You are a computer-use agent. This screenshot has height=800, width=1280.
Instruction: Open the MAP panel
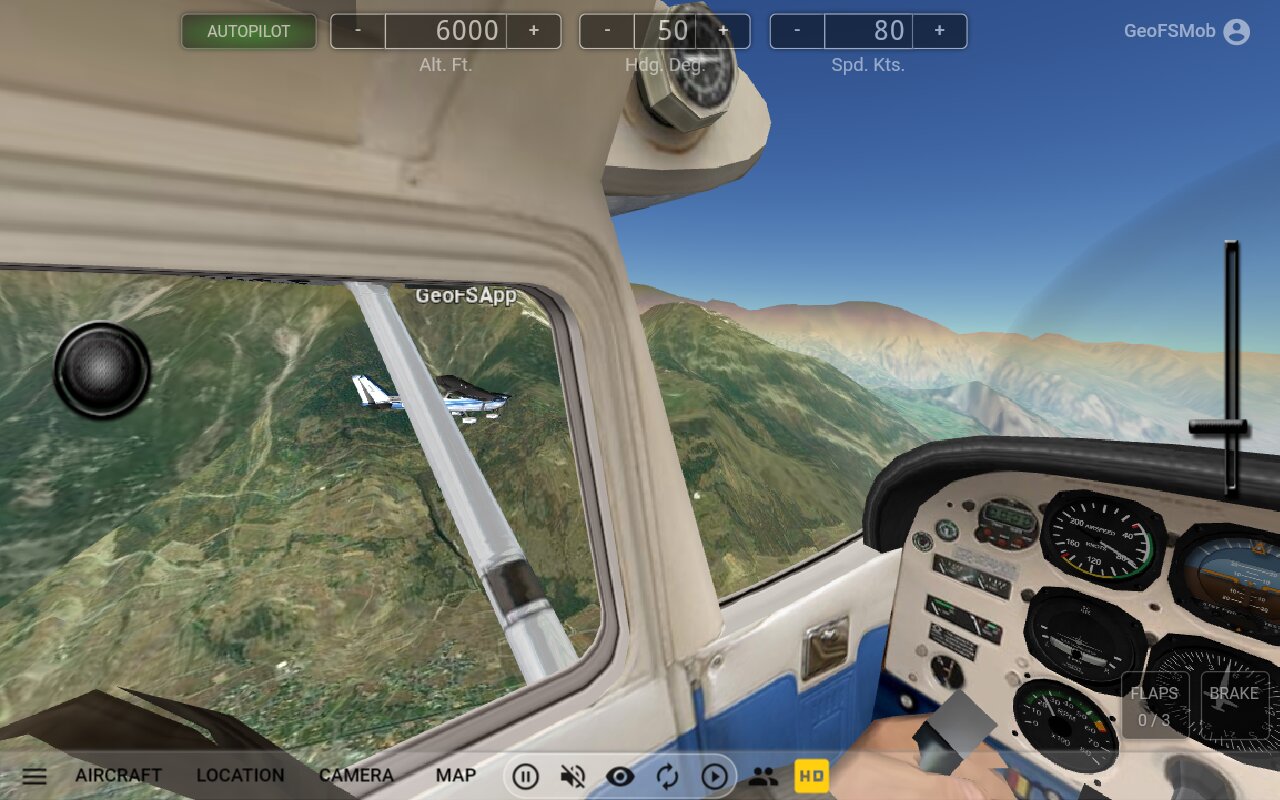tap(455, 775)
